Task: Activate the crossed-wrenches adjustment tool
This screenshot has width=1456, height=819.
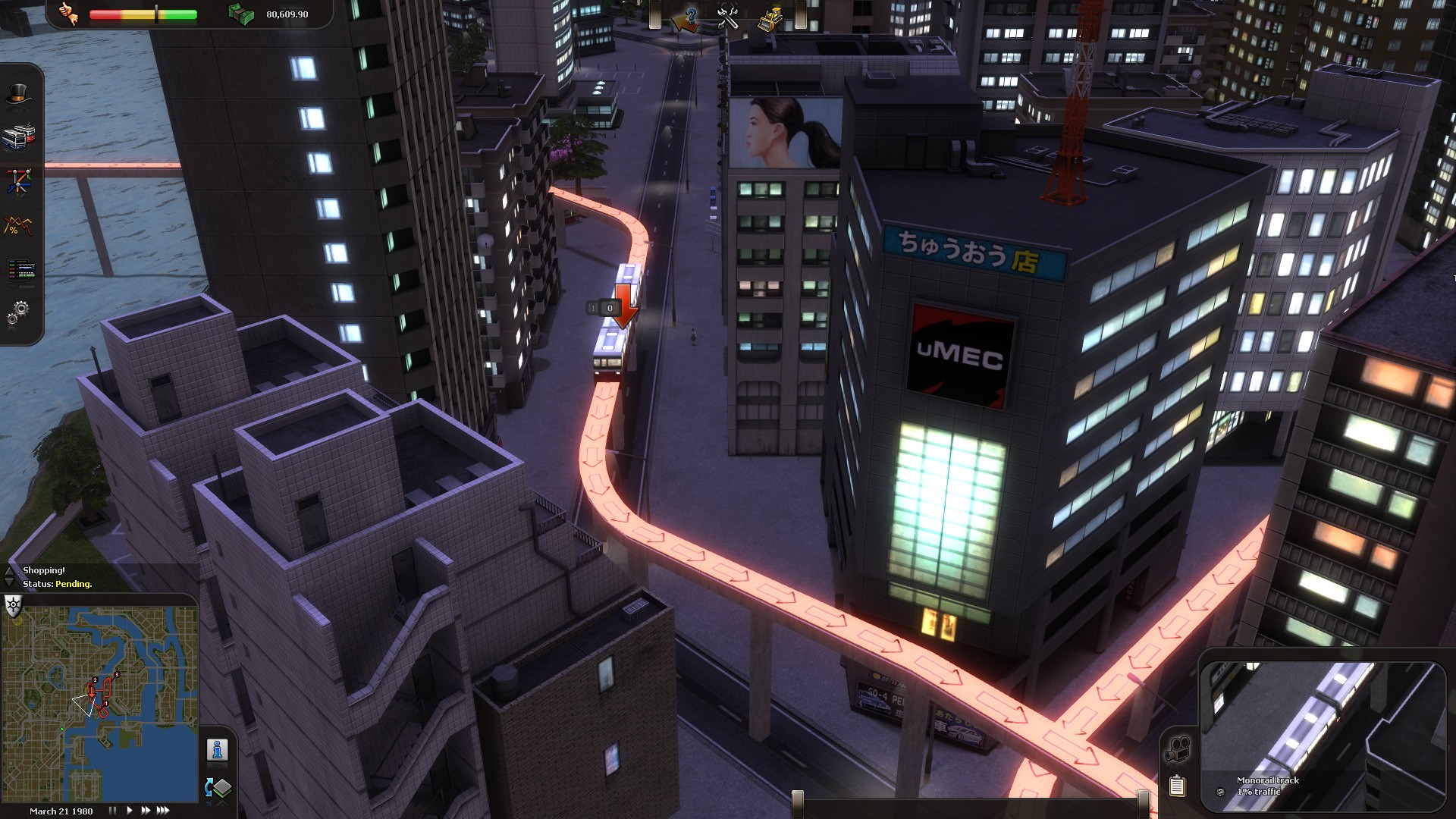Action: click(730, 17)
